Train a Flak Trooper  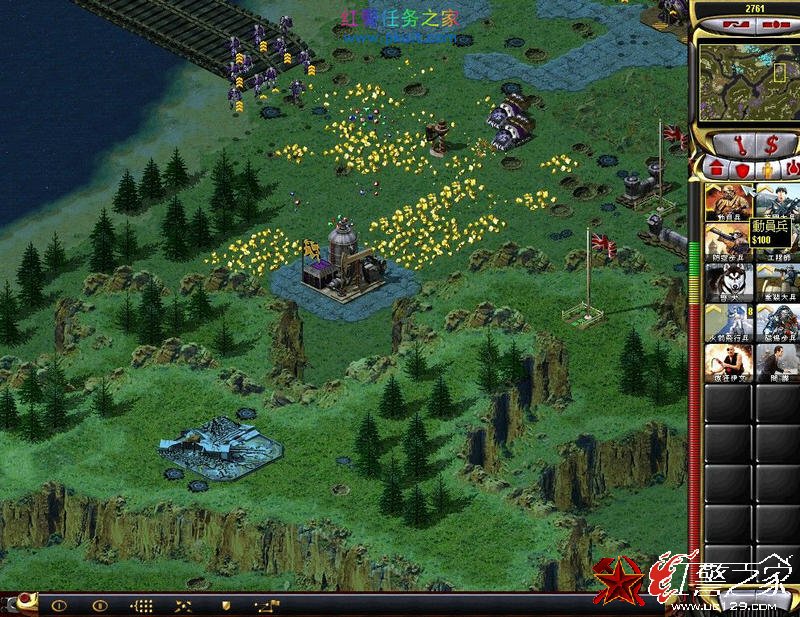728,242
